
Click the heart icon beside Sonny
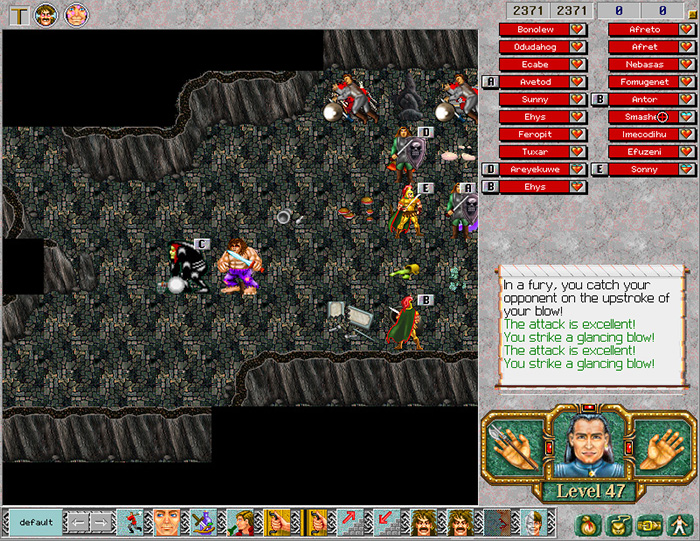686,170
